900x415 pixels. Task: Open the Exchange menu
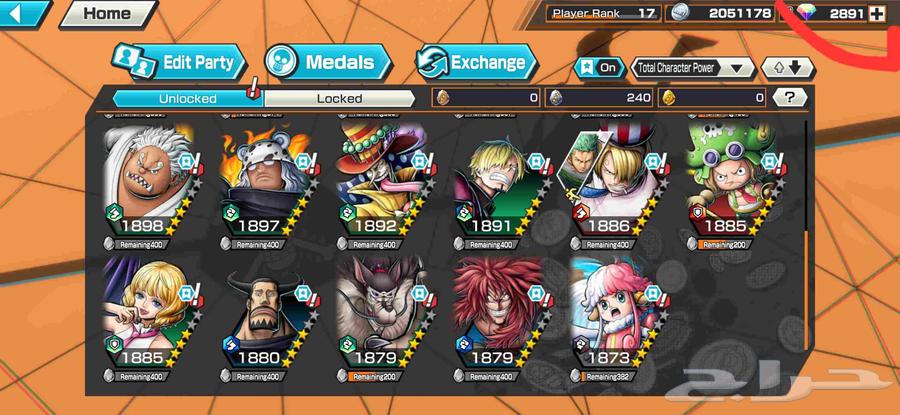click(475, 62)
